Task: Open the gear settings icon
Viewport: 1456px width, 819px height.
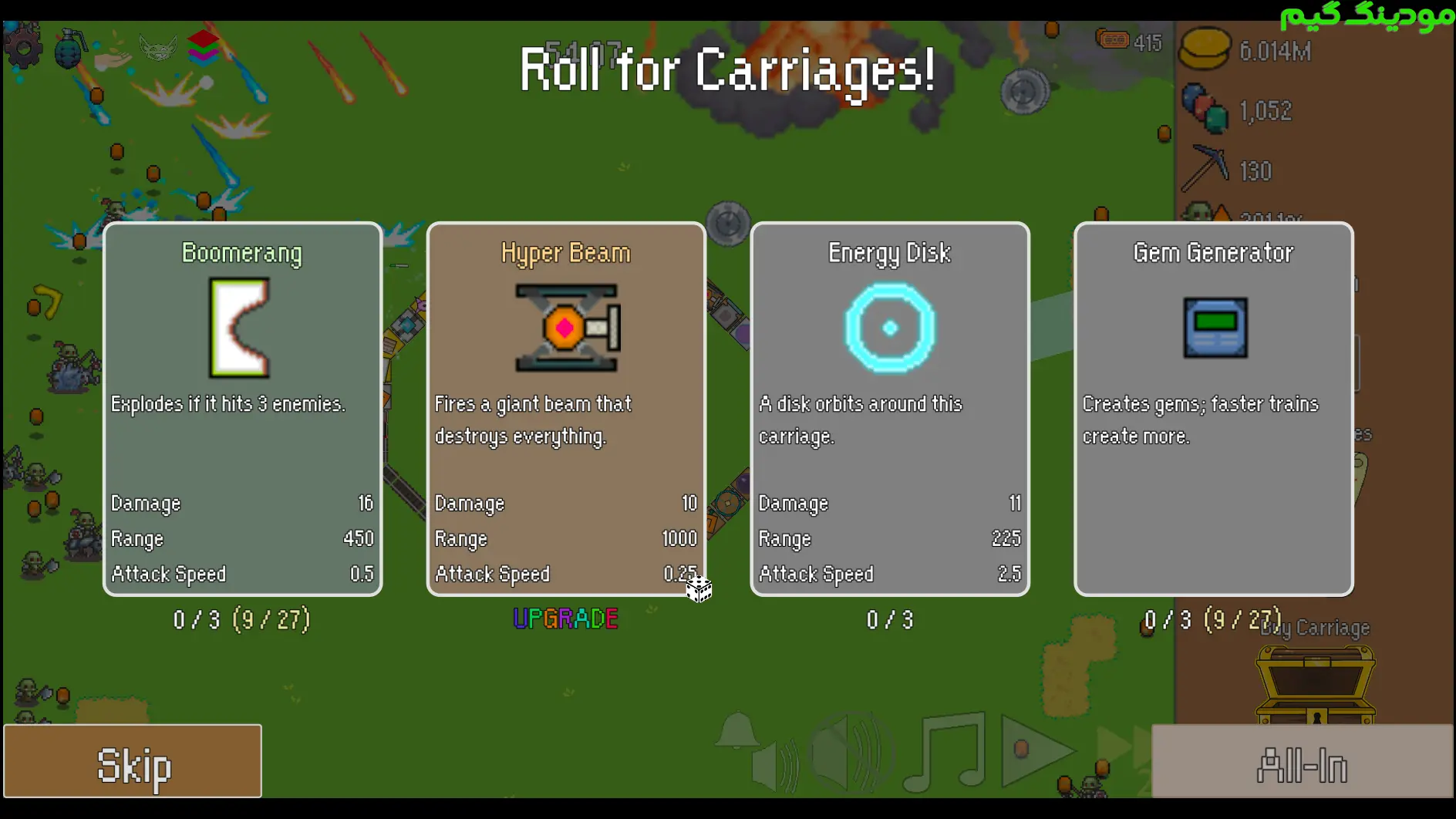Action: pyautogui.click(x=23, y=48)
